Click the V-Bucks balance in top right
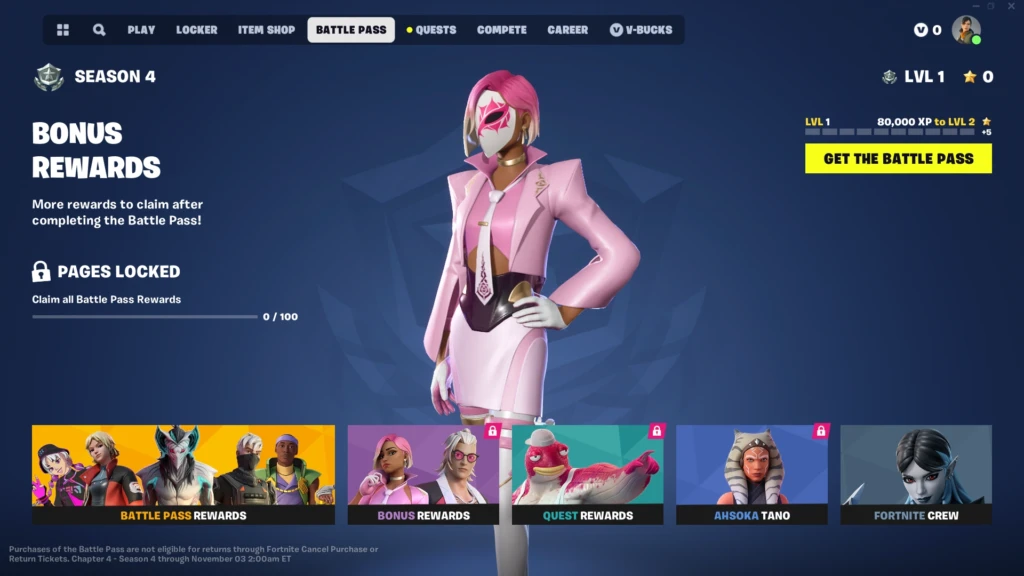 point(928,30)
